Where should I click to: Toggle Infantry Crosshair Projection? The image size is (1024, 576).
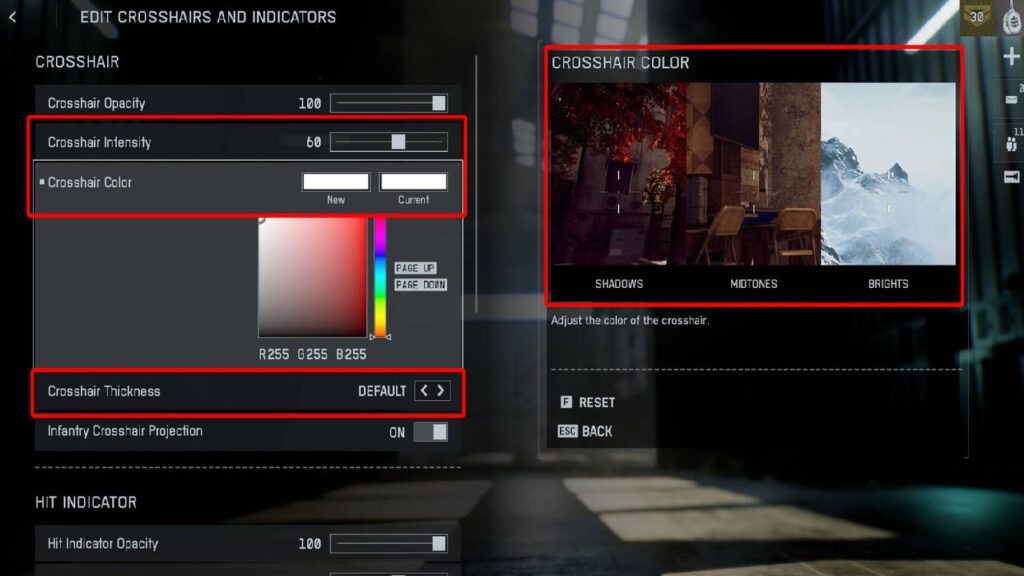(431, 432)
